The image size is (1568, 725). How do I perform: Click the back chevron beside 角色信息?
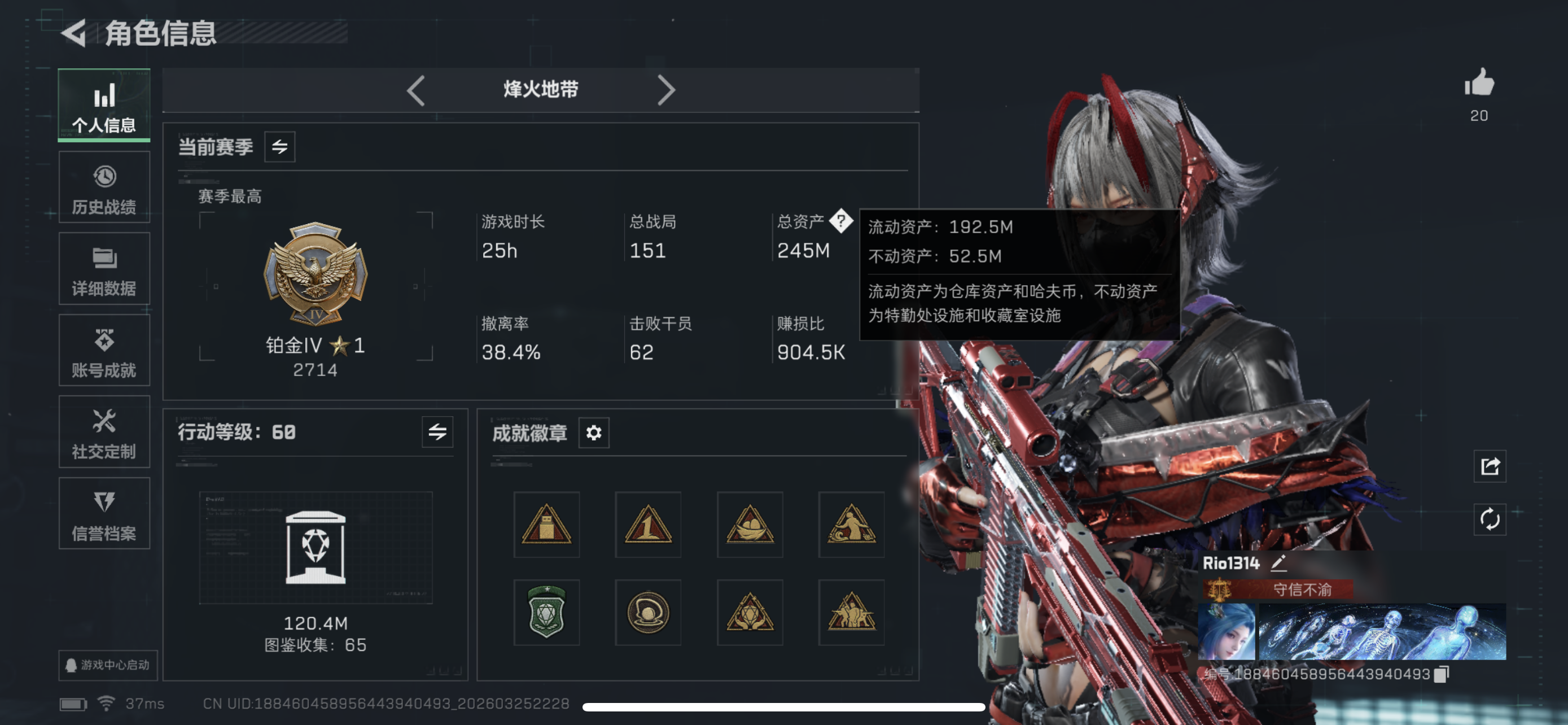[75, 34]
